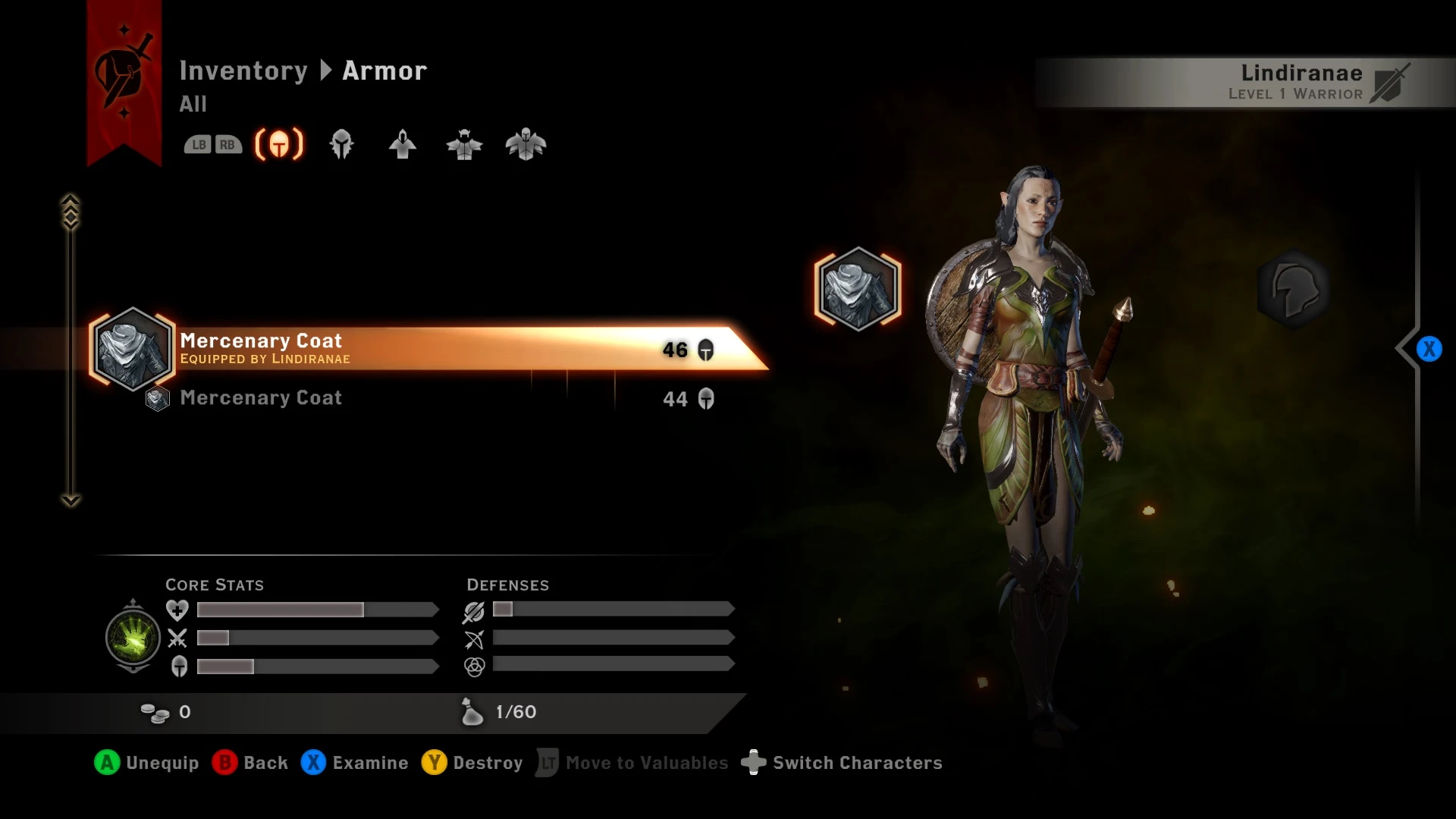The image size is (1456, 819).
Task: Filter by medium armor icon
Action: 465,145
